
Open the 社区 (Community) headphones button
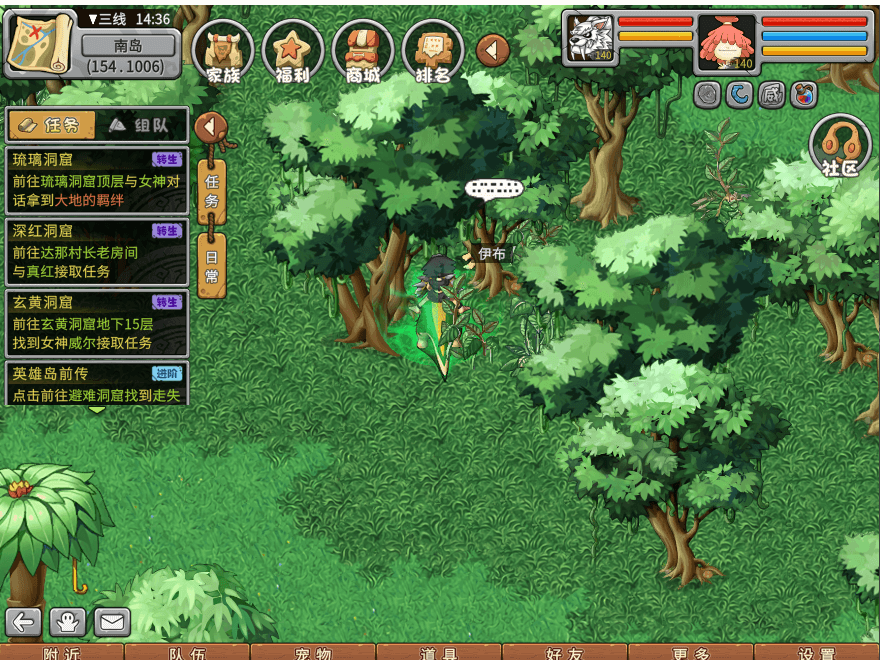(840, 146)
